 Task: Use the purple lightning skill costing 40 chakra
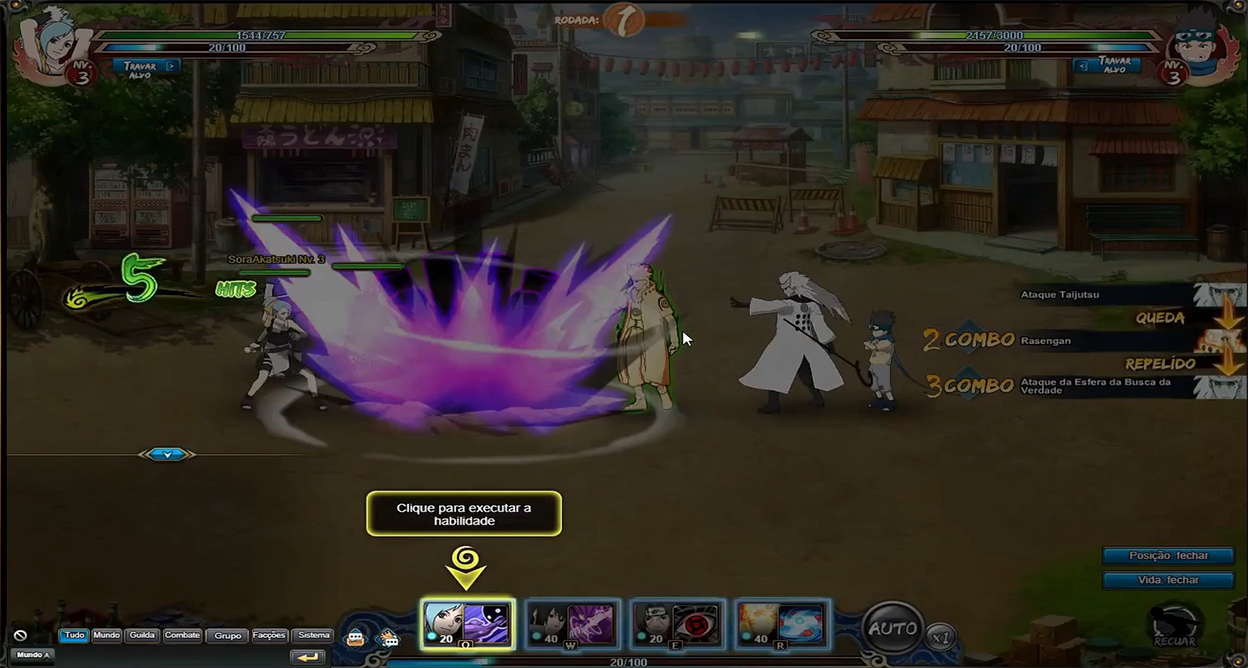click(x=573, y=624)
